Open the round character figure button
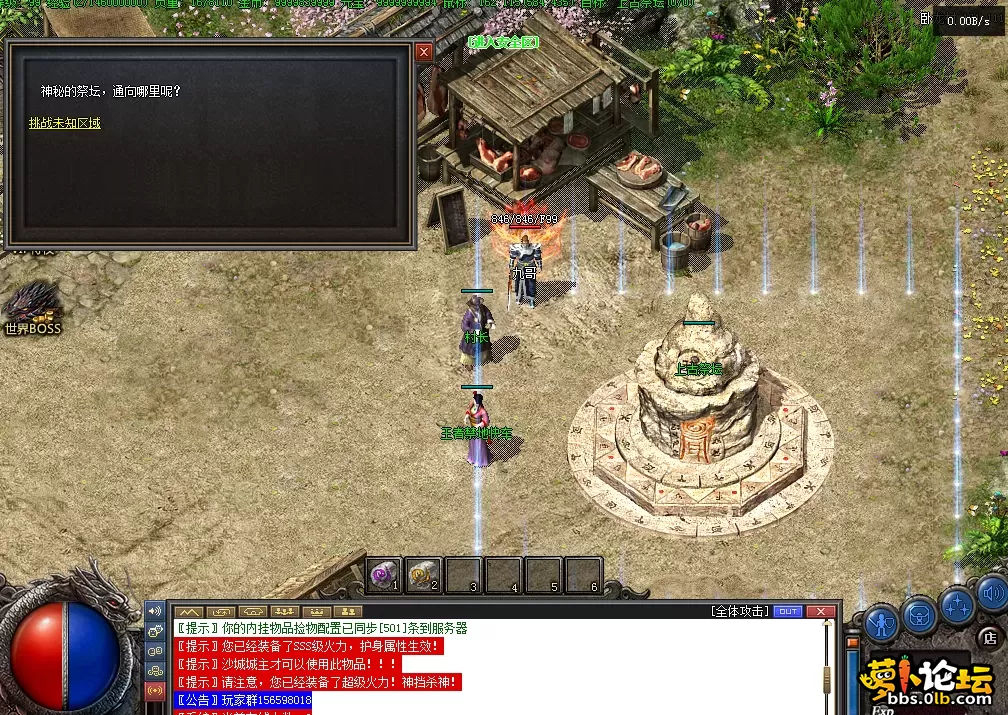This screenshot has width=1008, height=715. click(880, 623)
